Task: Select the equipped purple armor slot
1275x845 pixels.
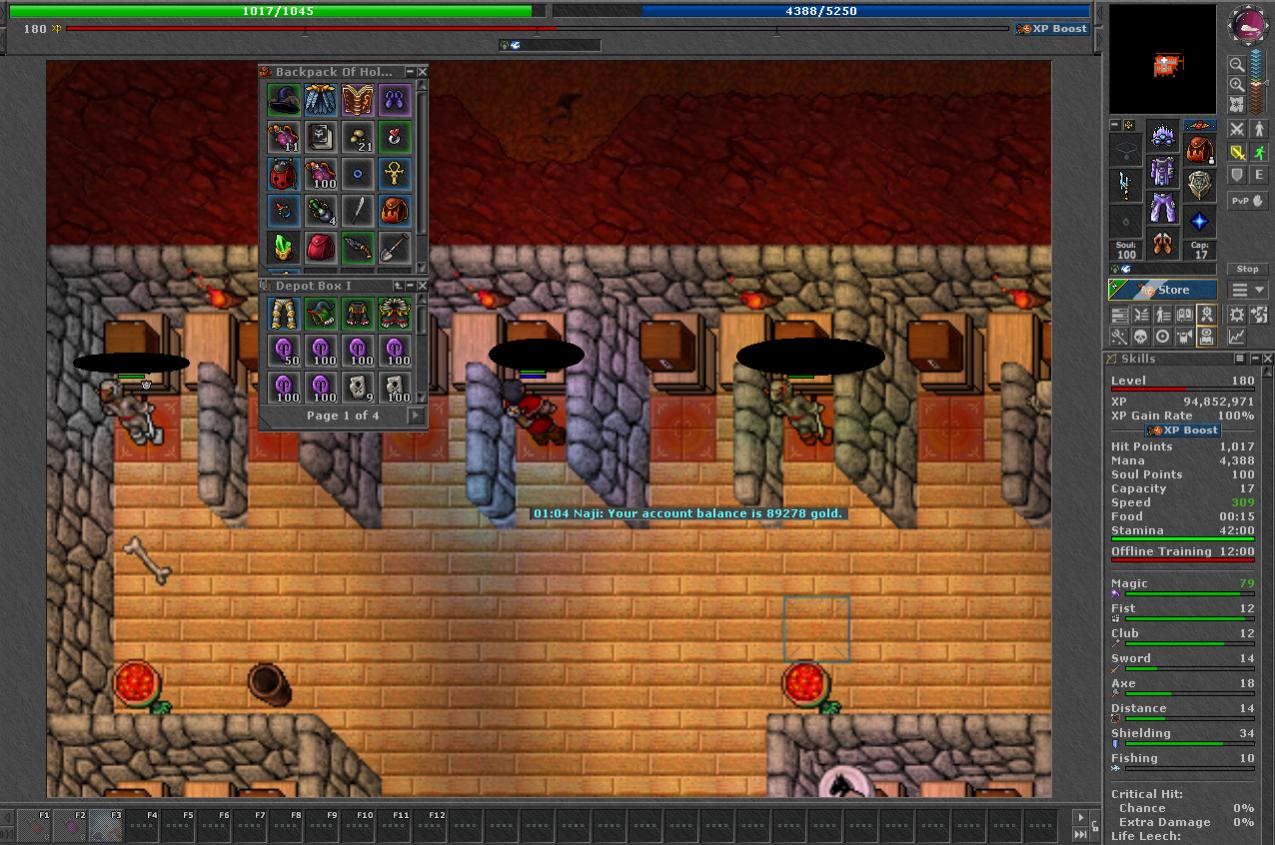Action: [x=1162, y=172]
